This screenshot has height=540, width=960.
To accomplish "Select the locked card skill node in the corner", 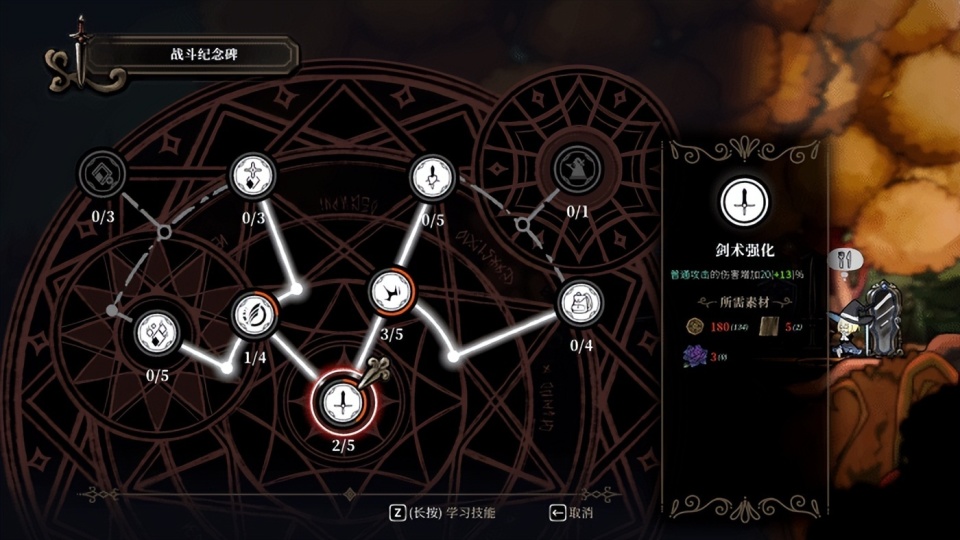I will click(x=102, y=173).
